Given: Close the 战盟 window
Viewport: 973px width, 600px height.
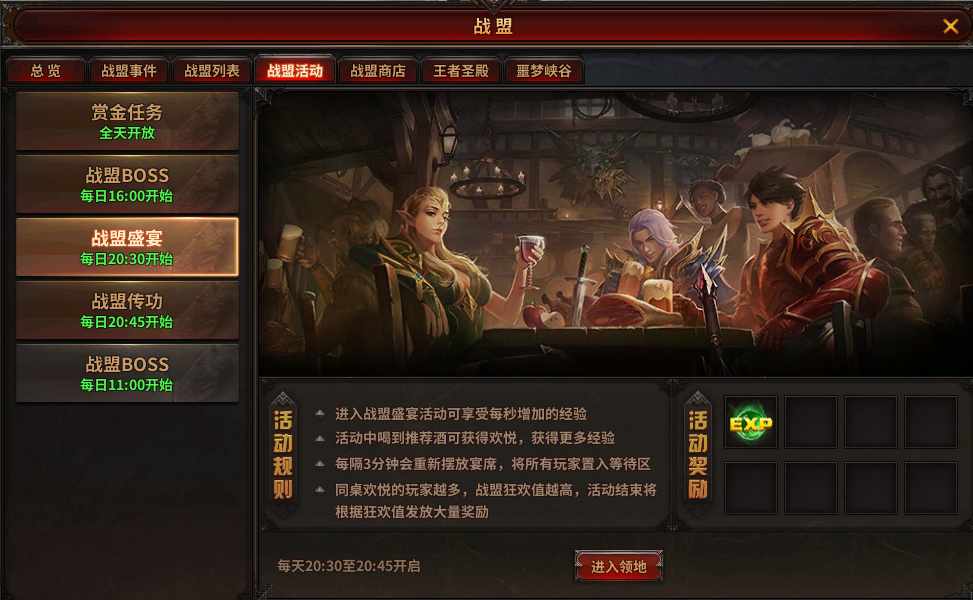Looking at the screenshot, I should (x=950, y=26).
